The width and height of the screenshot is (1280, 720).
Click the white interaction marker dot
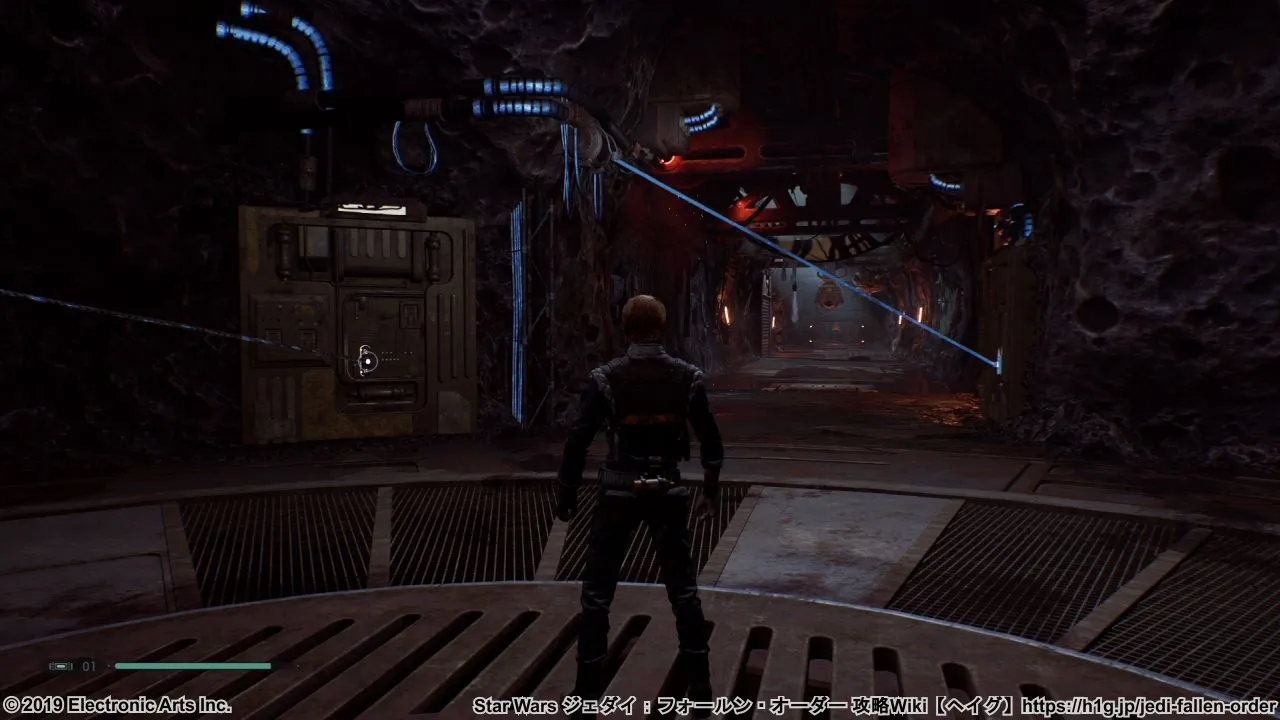[368, 360]
